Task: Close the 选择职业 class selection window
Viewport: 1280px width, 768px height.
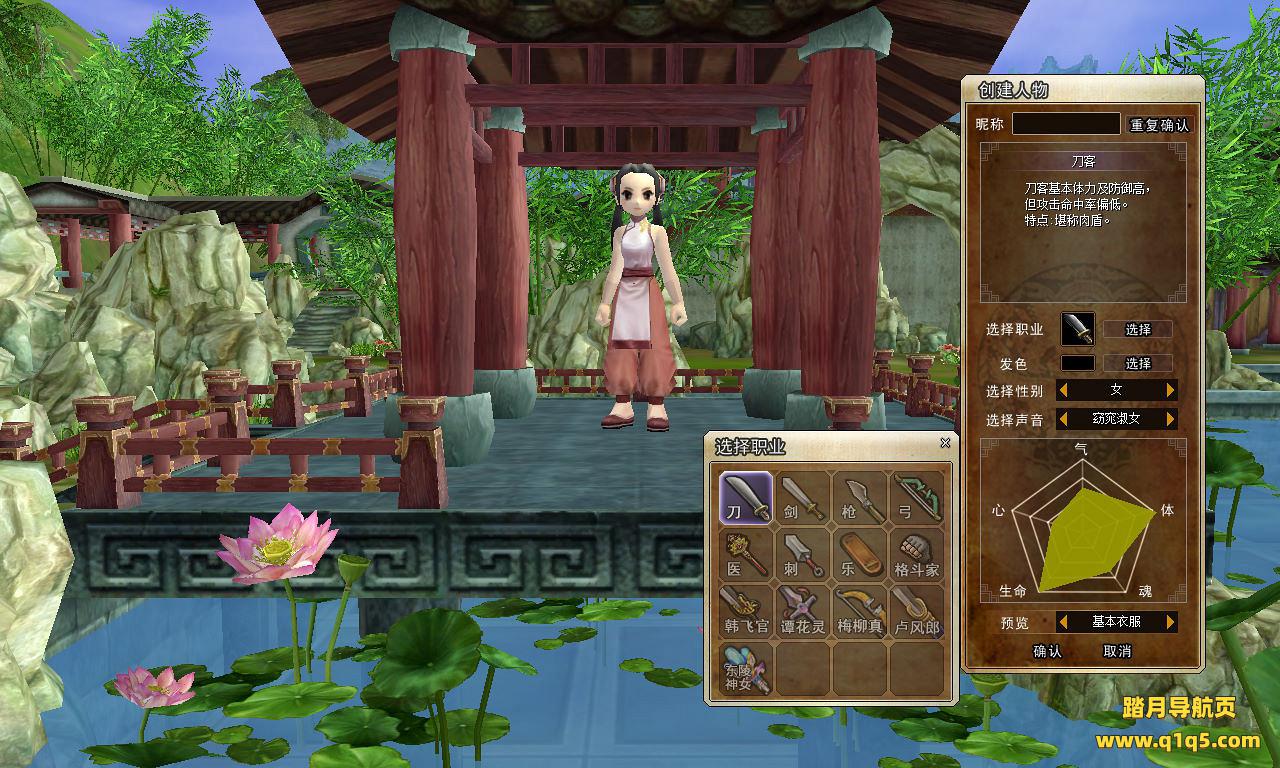Action: 945,443
